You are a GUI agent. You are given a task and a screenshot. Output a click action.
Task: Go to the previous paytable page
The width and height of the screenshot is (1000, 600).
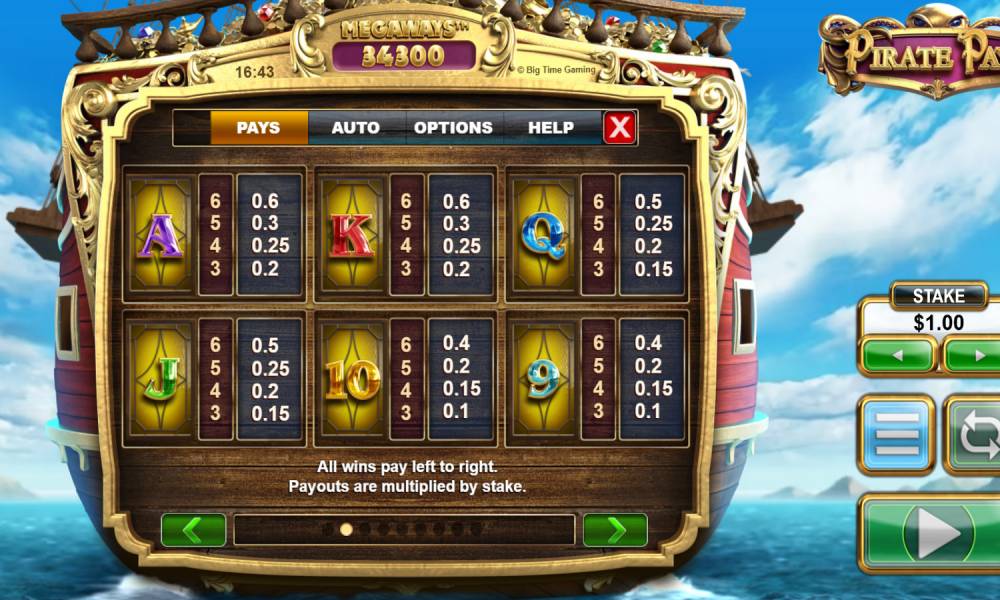click(193, 530)
